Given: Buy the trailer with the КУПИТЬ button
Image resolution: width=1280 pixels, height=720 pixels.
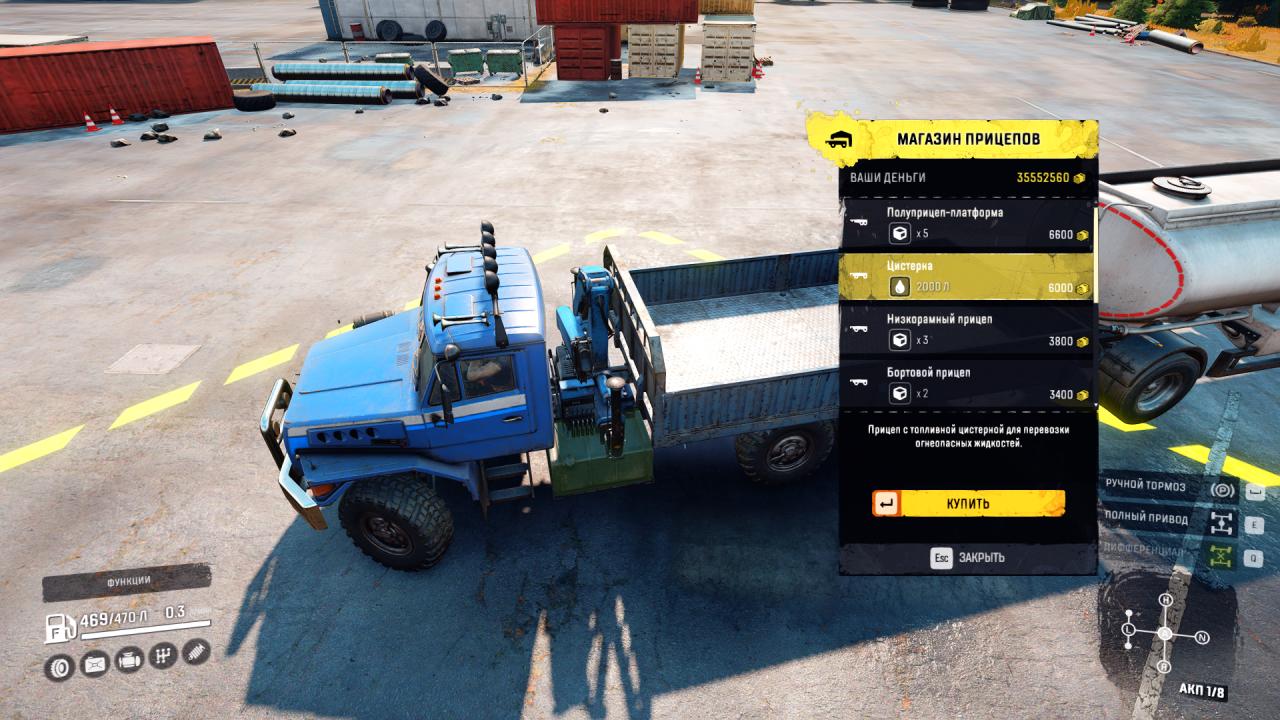Looking at the screenshot, I should 967,503.
